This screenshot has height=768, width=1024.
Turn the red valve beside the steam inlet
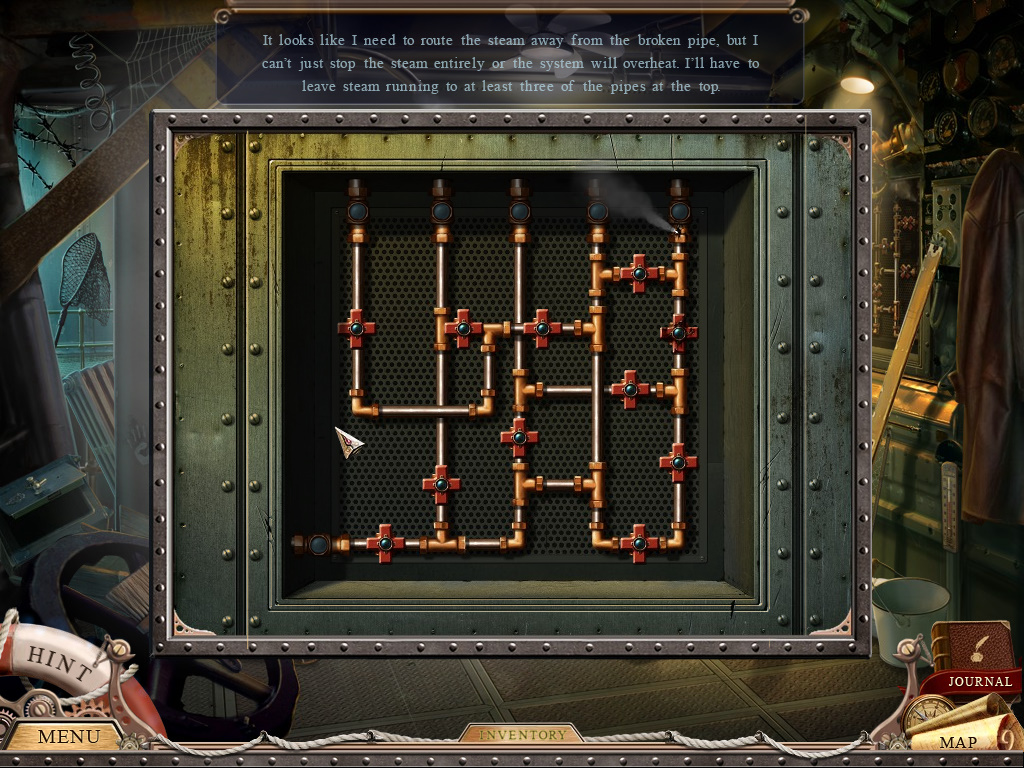[x=384, y=543]
